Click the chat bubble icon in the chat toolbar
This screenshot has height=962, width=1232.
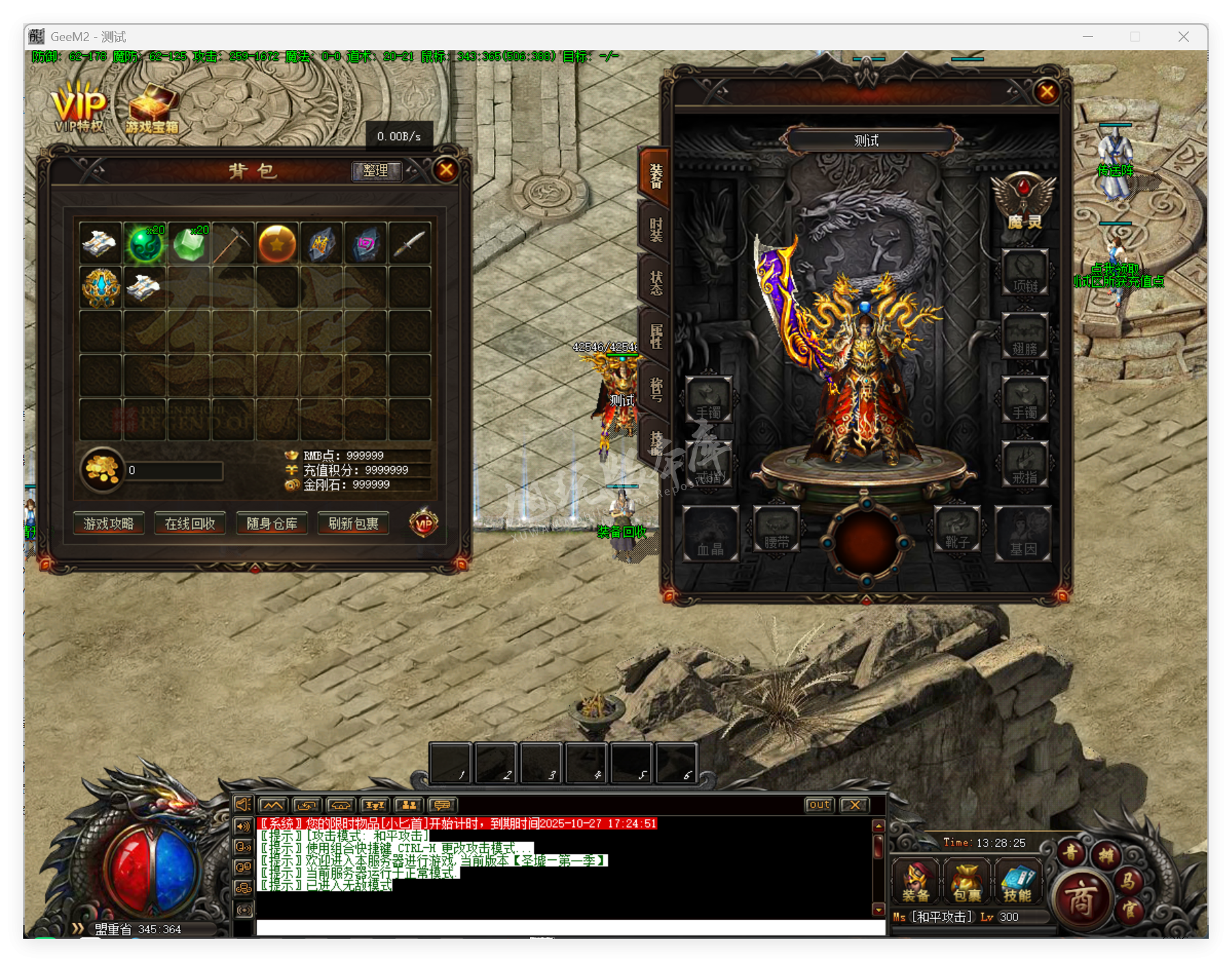pyautogui.click(x=442, y=805)
